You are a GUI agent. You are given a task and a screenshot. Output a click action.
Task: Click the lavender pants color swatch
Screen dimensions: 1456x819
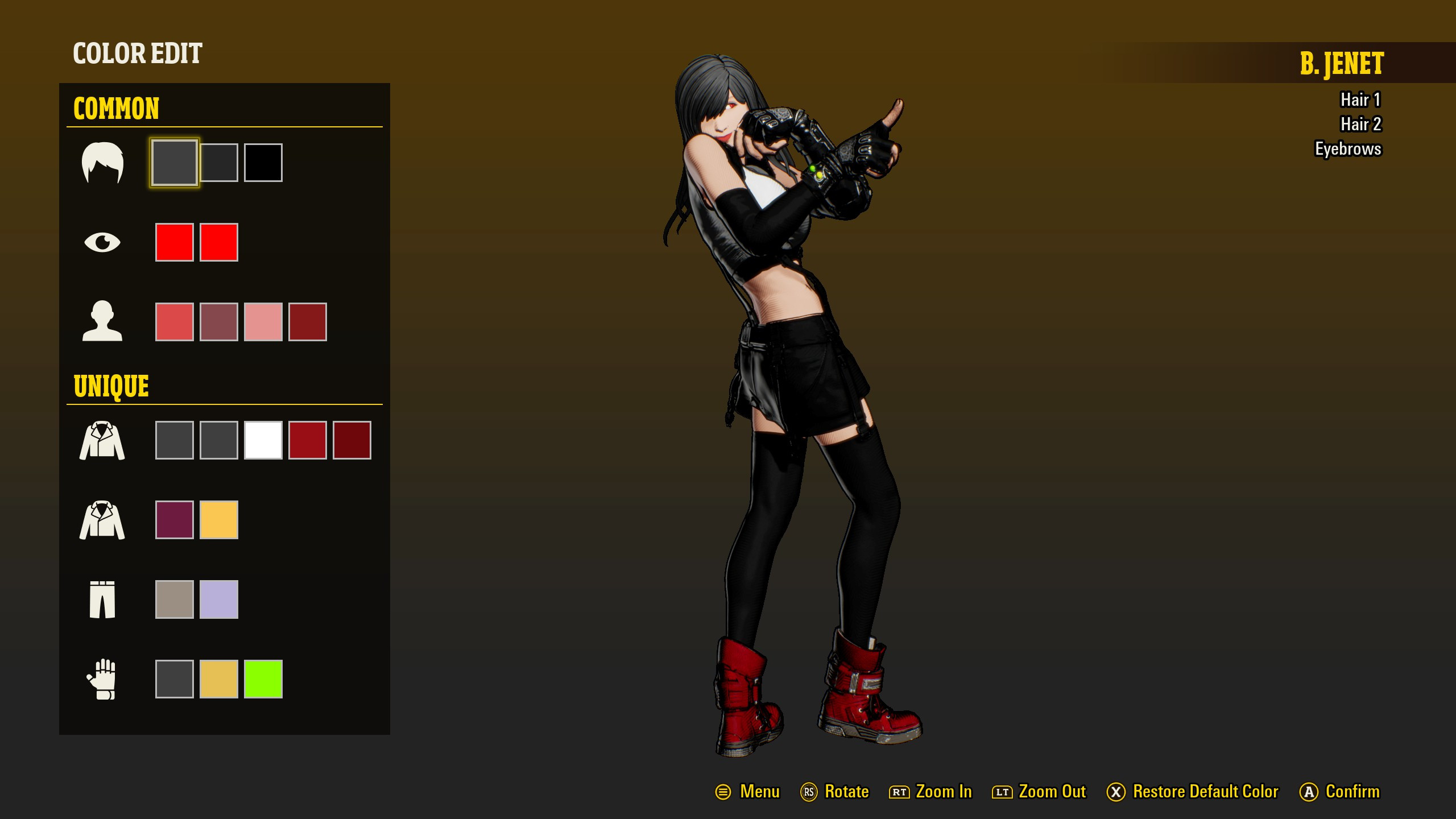(218, 598)
